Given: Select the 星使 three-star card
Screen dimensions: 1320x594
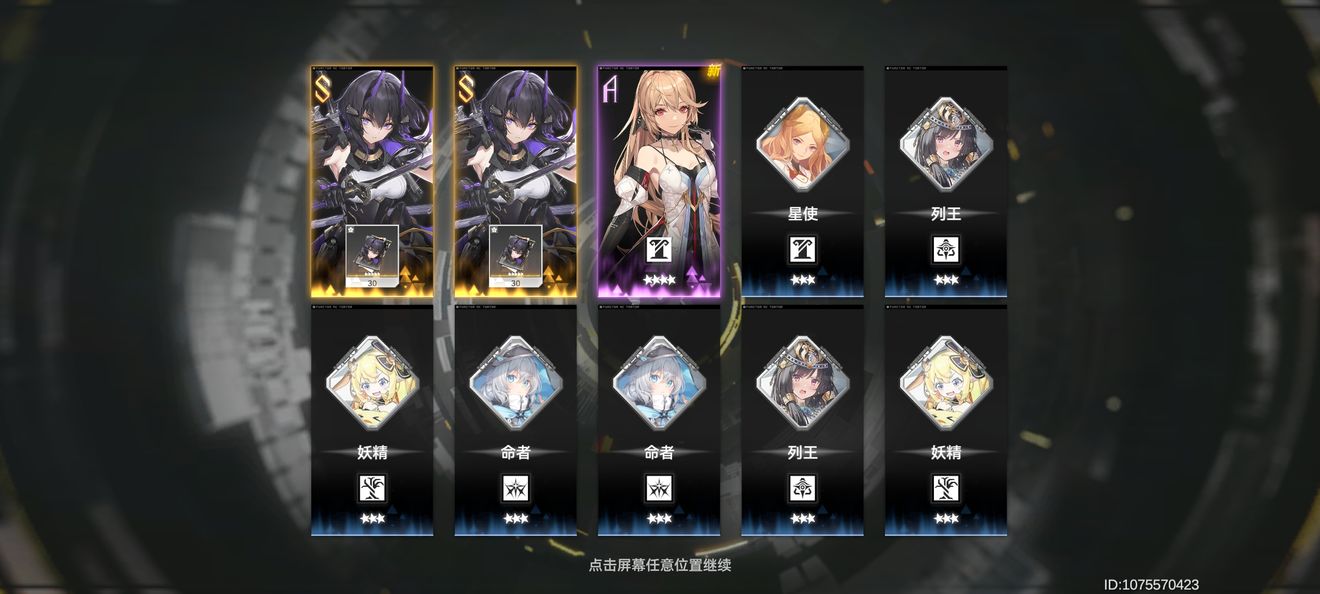Looking at the screenshot, I should click(x=802, y=181).
